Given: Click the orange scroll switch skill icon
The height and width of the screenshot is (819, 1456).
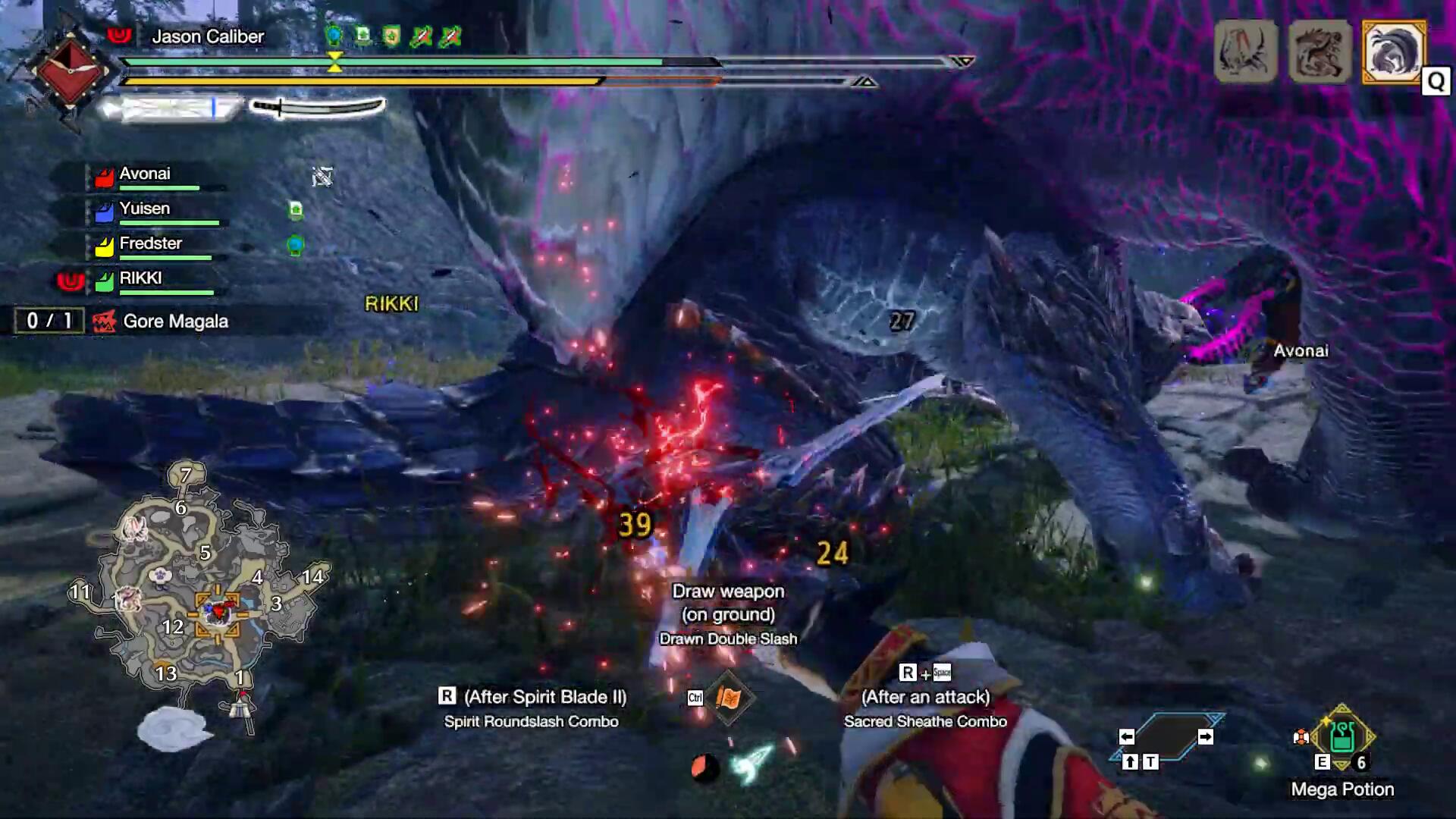Looking at the screenshot, I should (728, 698).
